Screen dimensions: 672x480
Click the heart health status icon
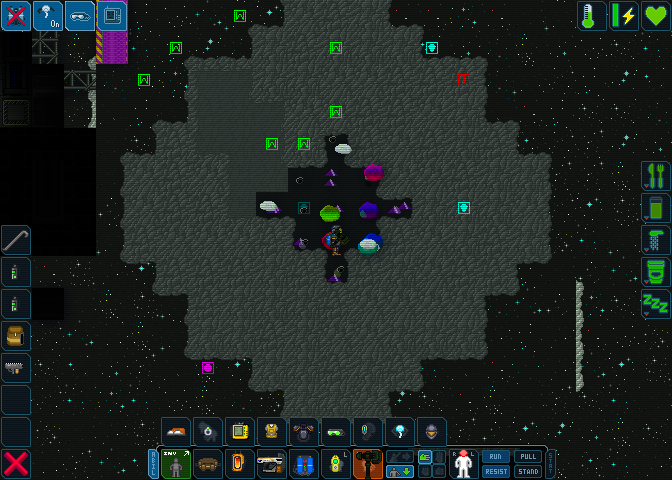tap(656, 16)
